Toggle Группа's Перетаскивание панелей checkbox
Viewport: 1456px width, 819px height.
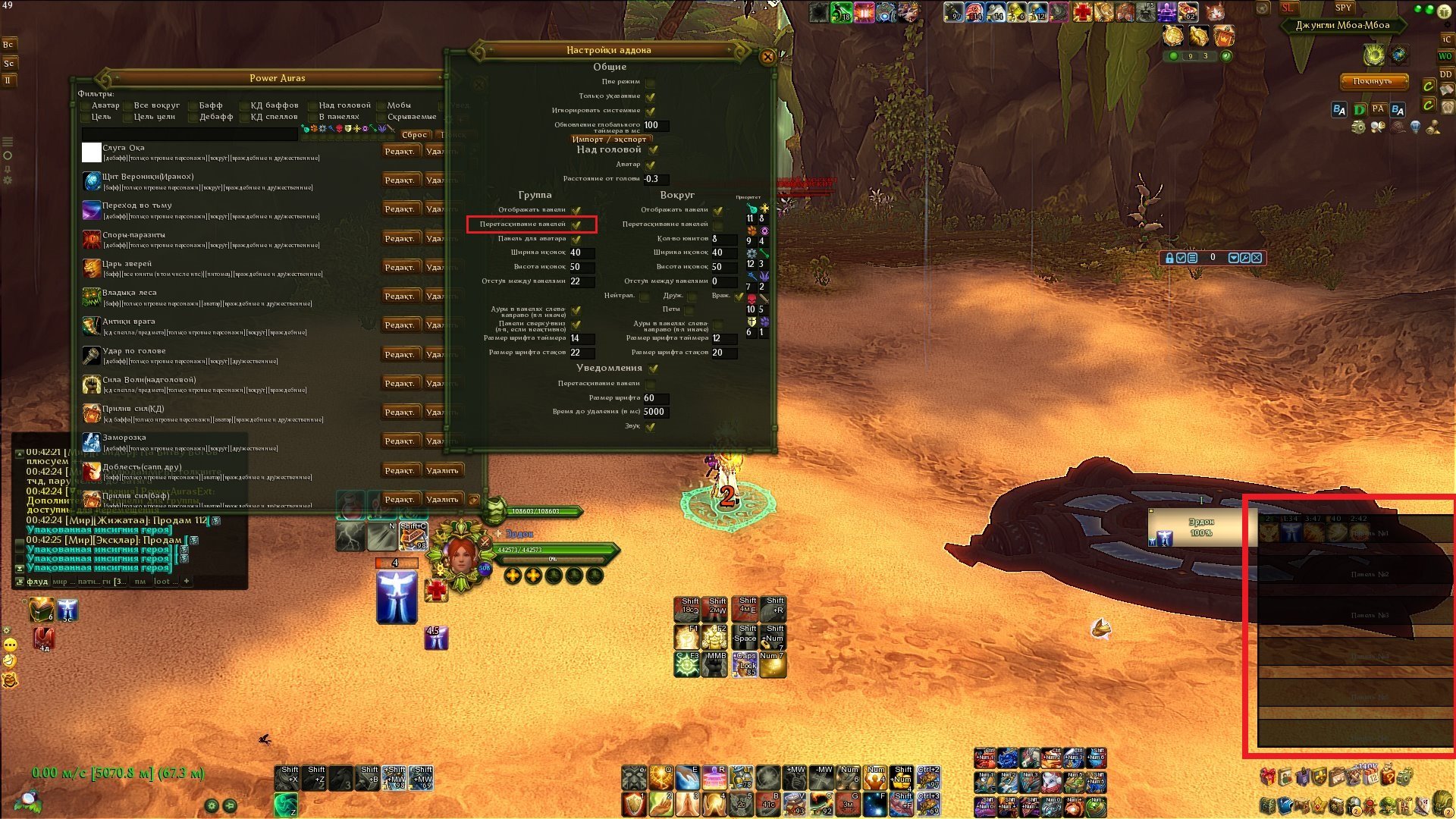[576, 224]
